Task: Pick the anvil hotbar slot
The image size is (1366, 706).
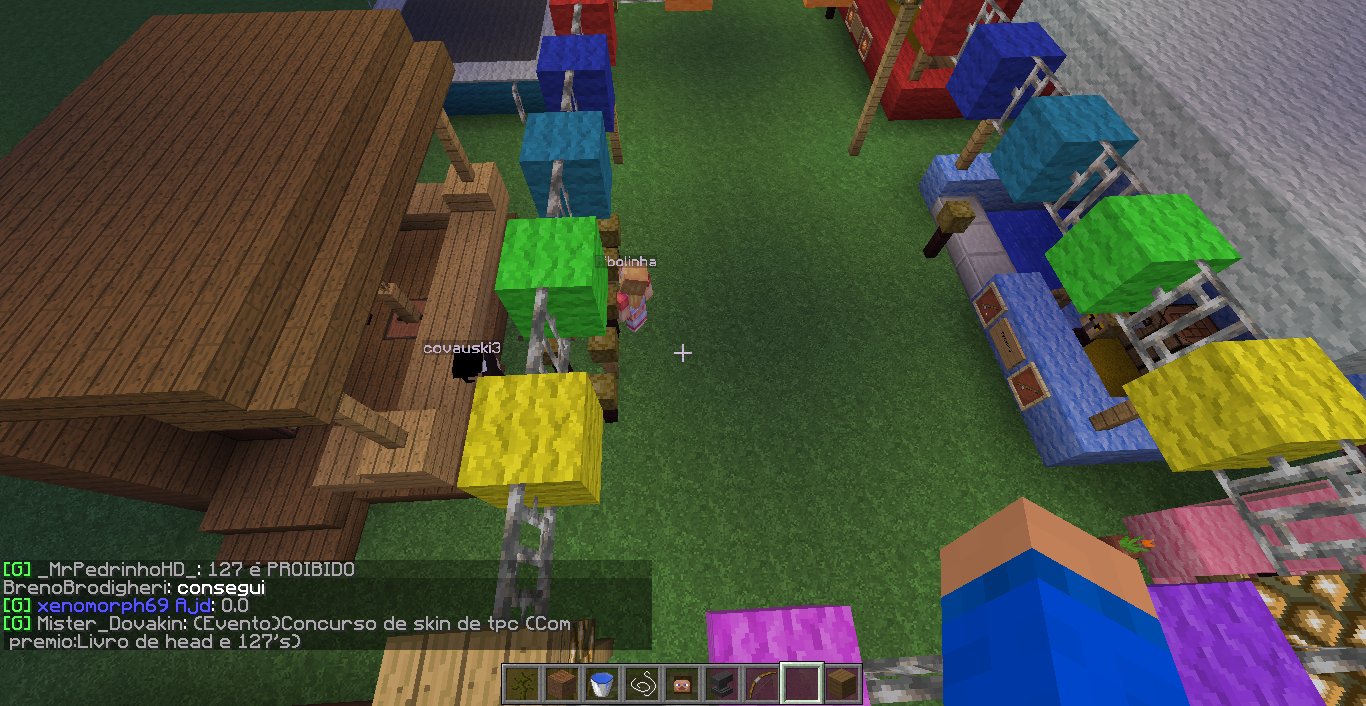Action: coord(721,685)
